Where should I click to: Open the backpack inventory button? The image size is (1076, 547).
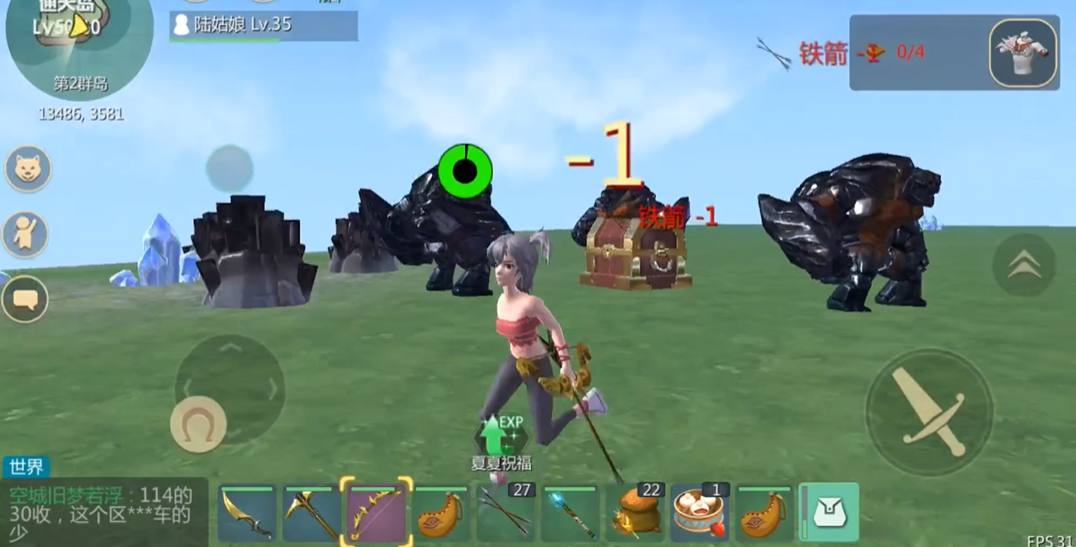tap(829, 513)
